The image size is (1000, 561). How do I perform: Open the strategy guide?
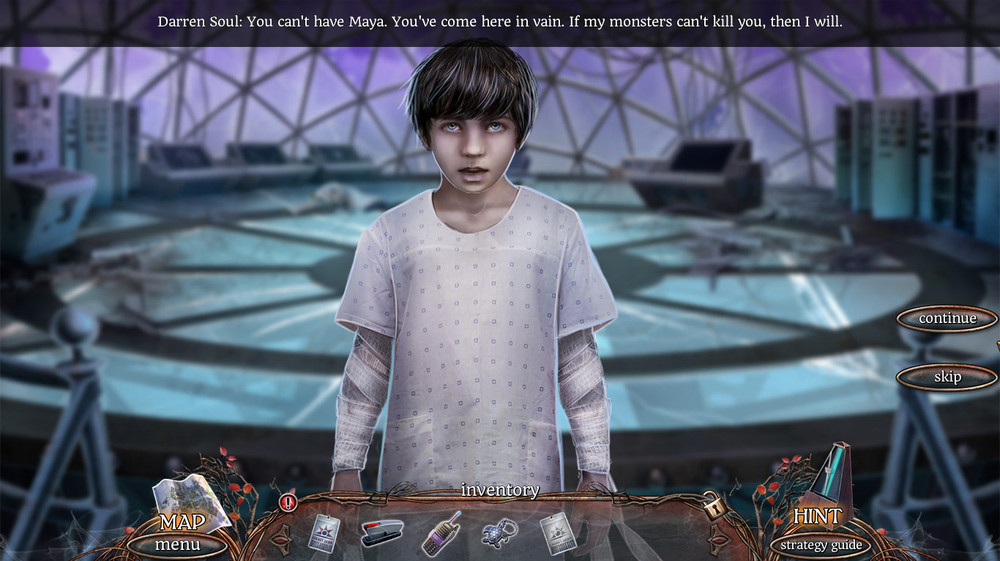819,545
